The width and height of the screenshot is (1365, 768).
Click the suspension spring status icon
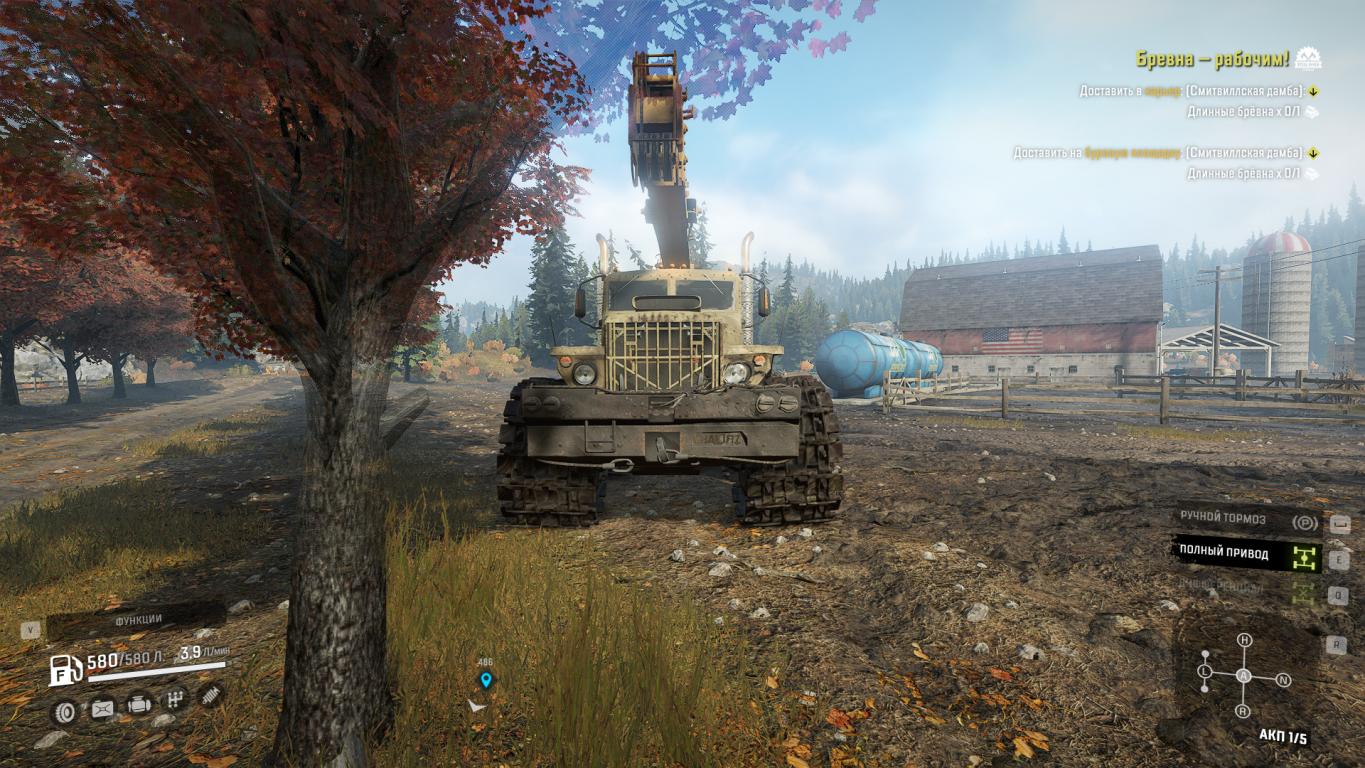tap(210, 695)
